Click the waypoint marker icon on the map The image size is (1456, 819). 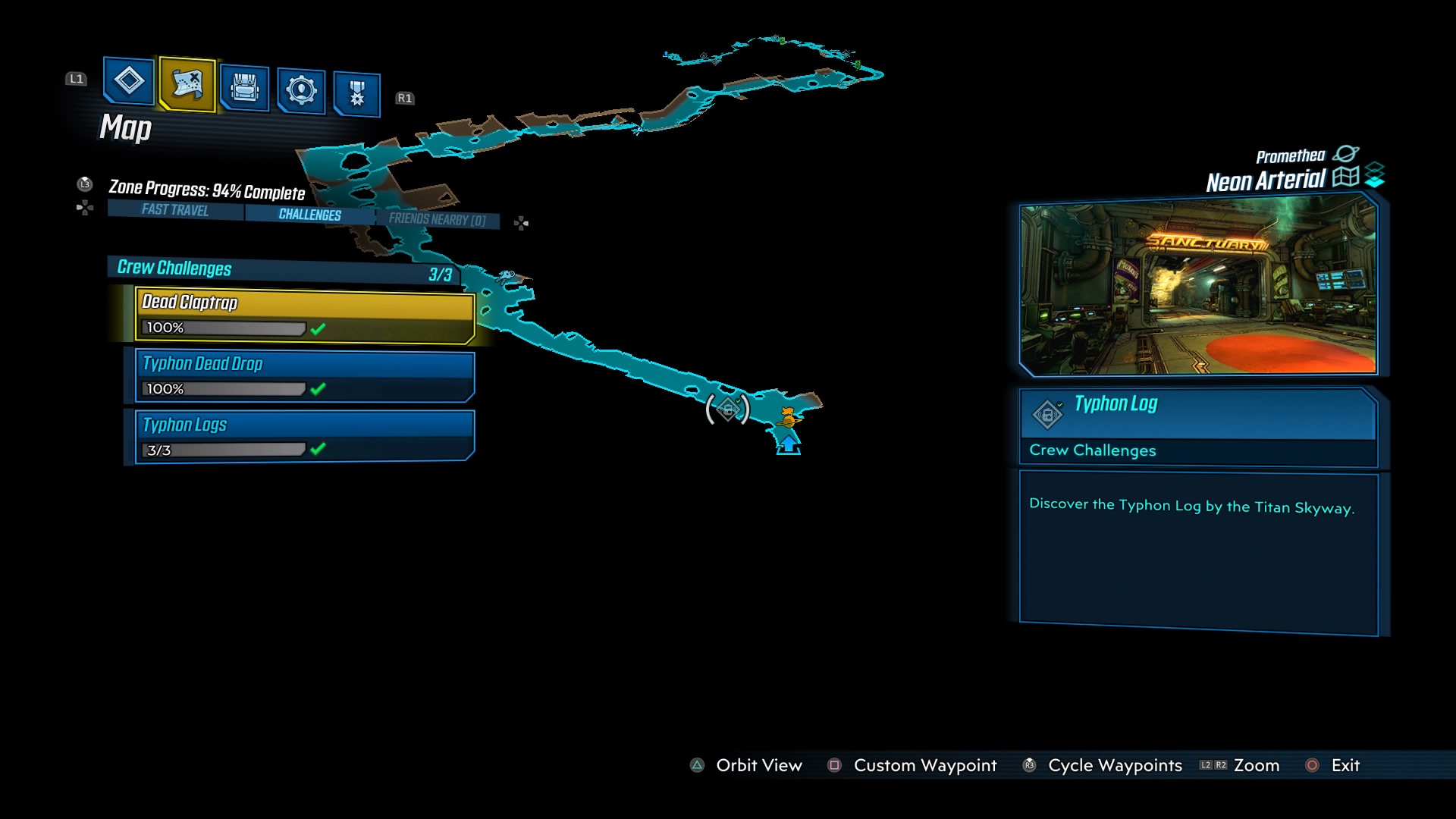tap(728, 409)
